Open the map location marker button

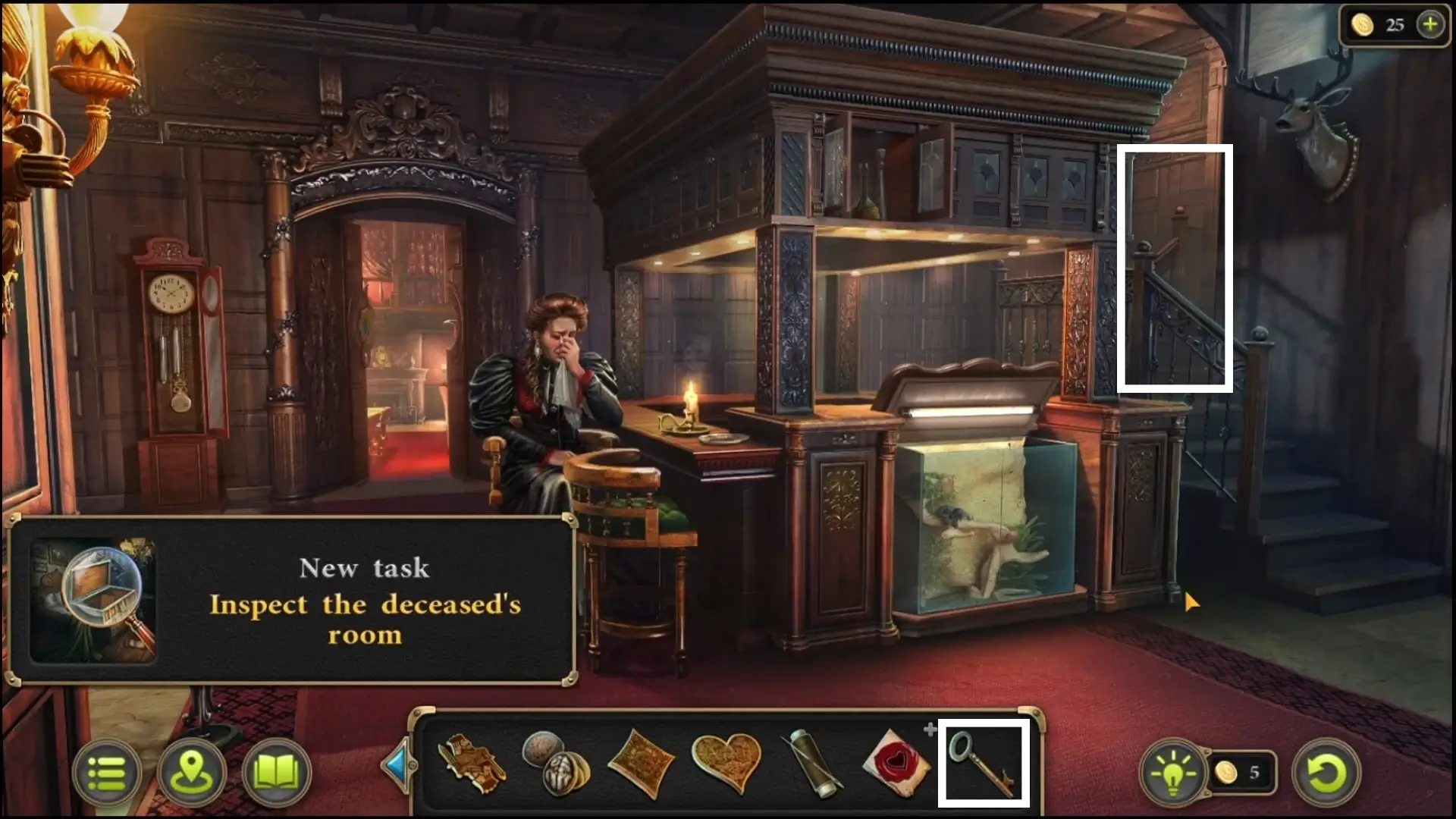pyautogui.click(x=192, y=773)
